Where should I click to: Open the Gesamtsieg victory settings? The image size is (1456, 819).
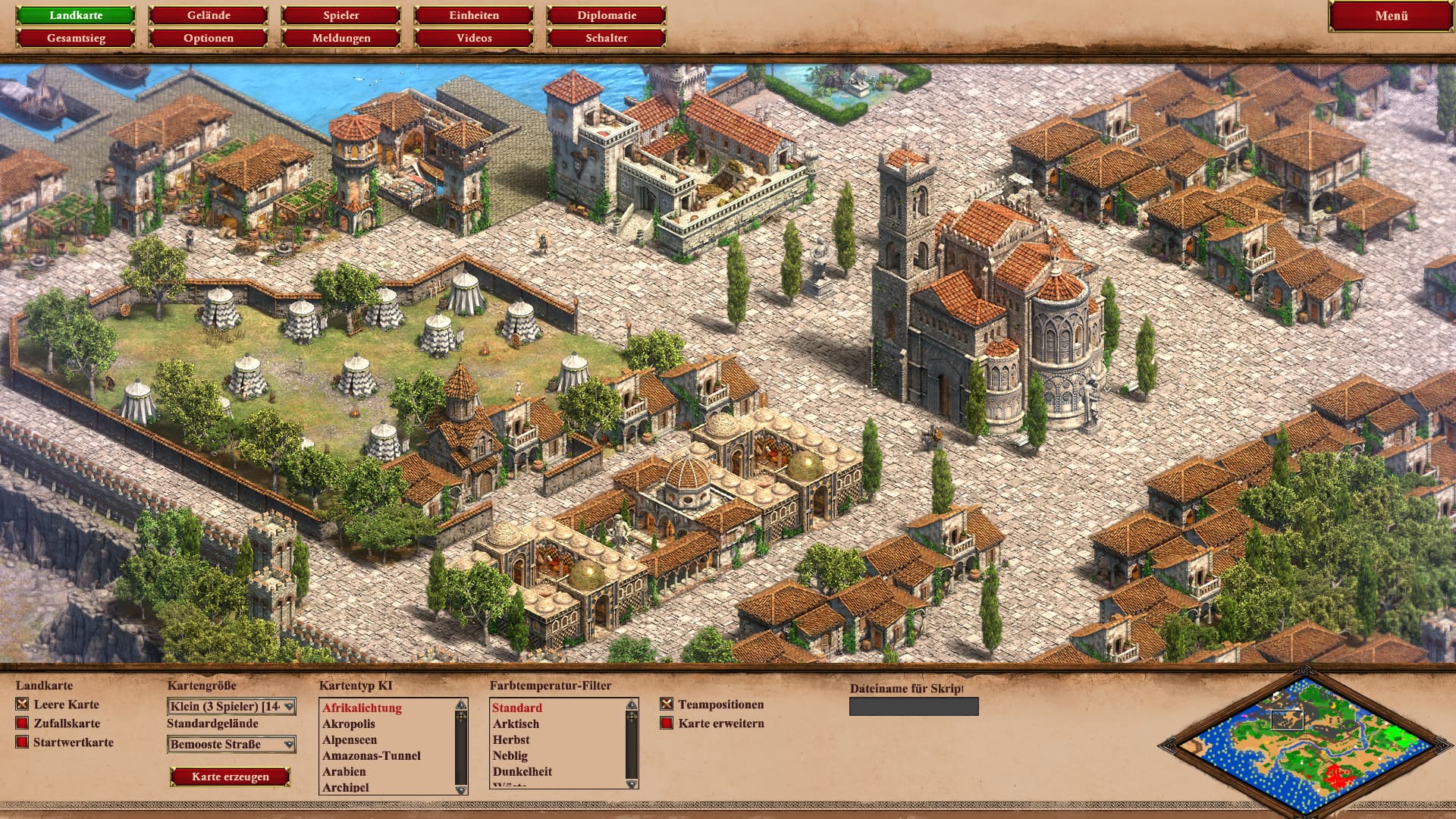[x=76, y=38]
